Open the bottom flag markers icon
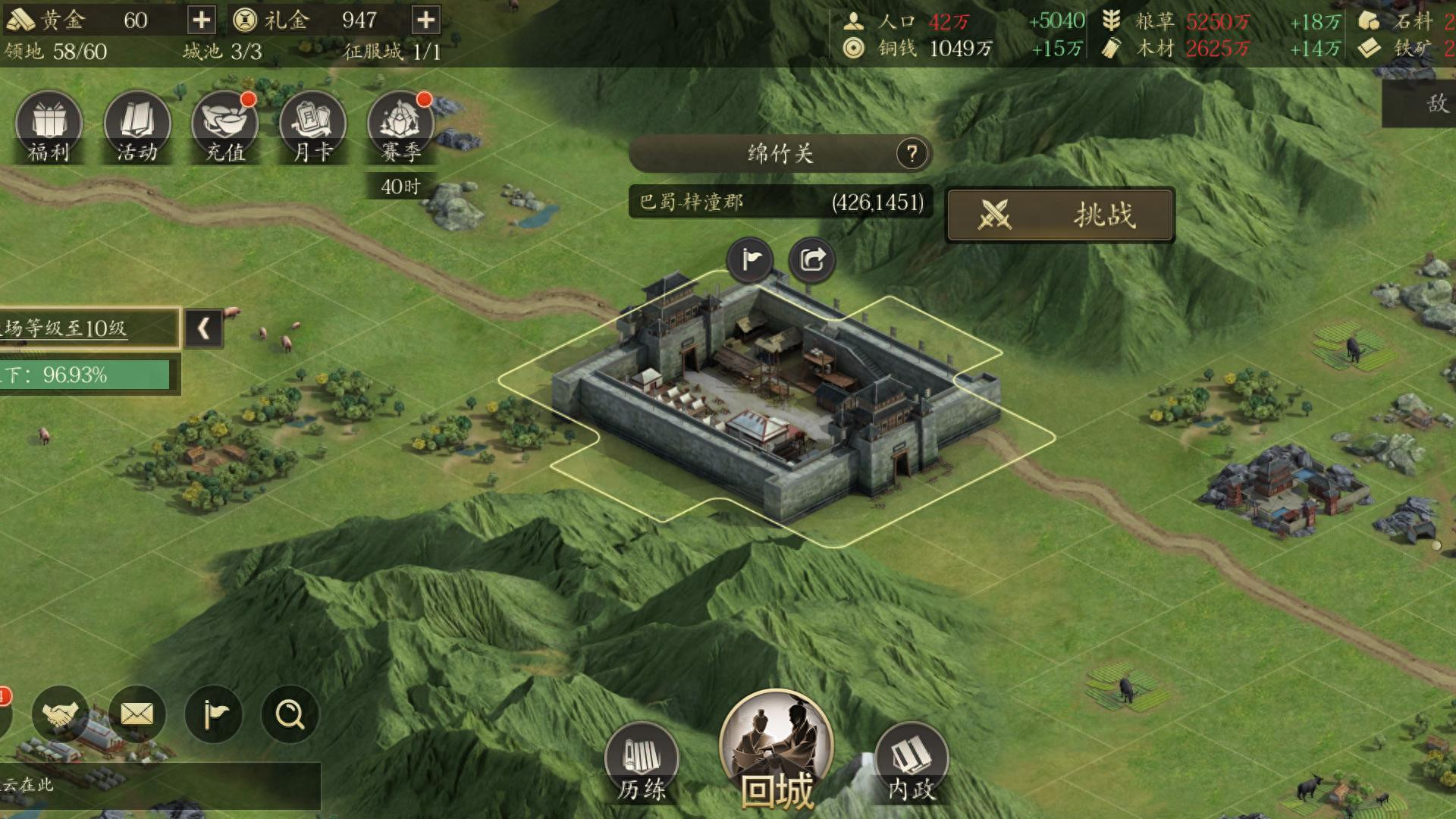This screenshot has height=819, width=1456. tap(214, 714)
